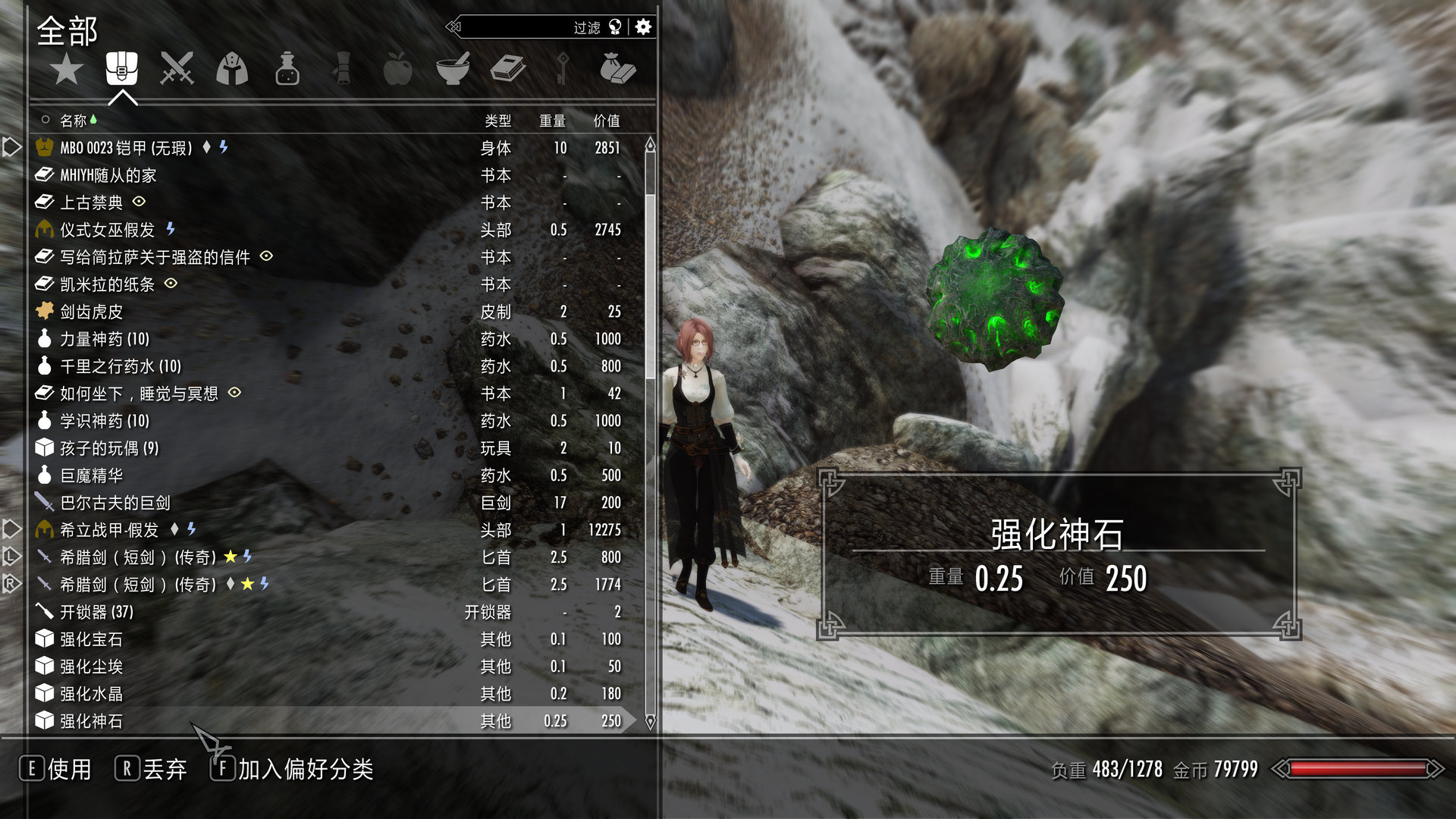Image resolution: width=1456 pixels, height=819 pixels.
Task: Switch to the mortar ingredients tab
Action: pos(453,70)
